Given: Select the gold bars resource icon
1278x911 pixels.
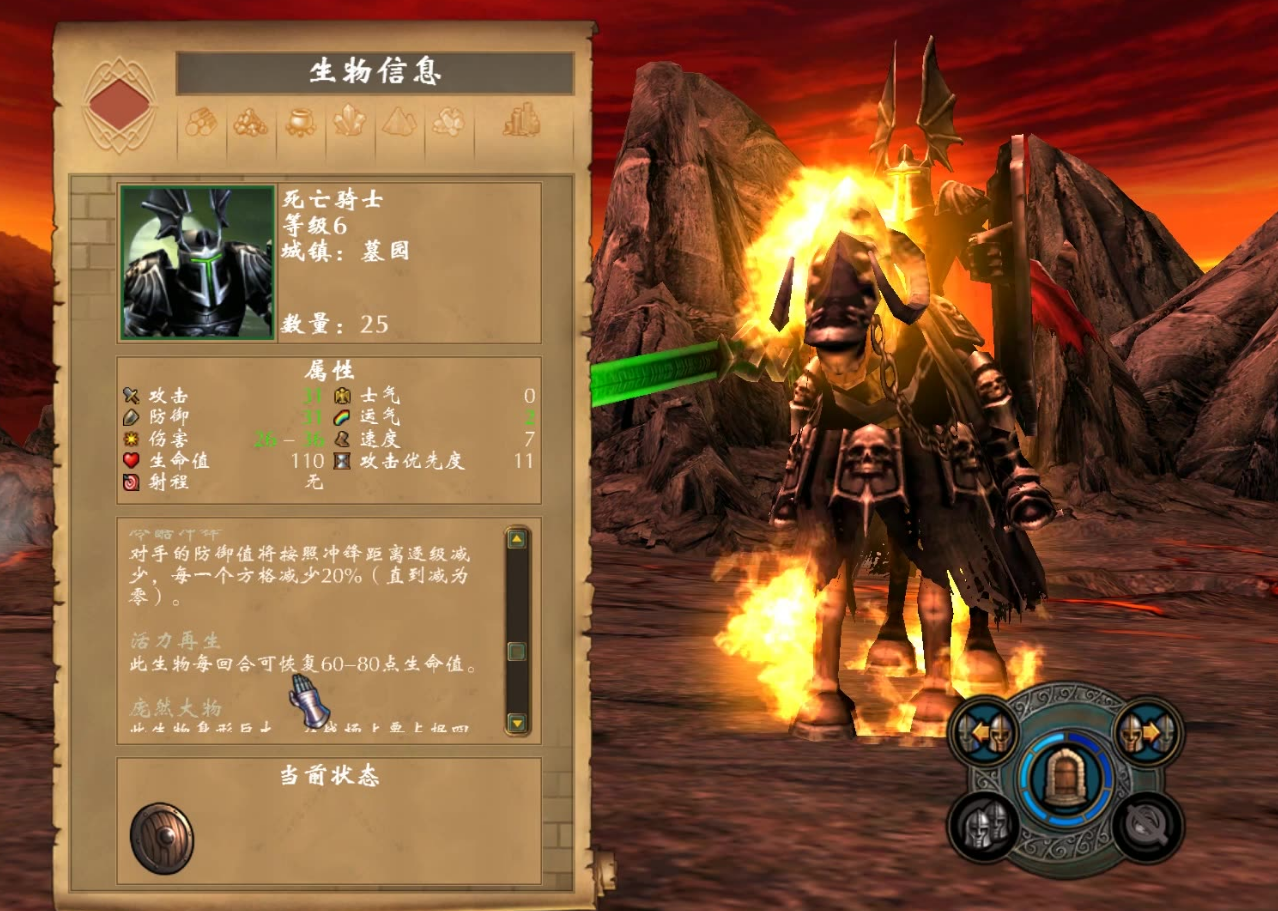Looking at the screenshot, I should [521, 122].
